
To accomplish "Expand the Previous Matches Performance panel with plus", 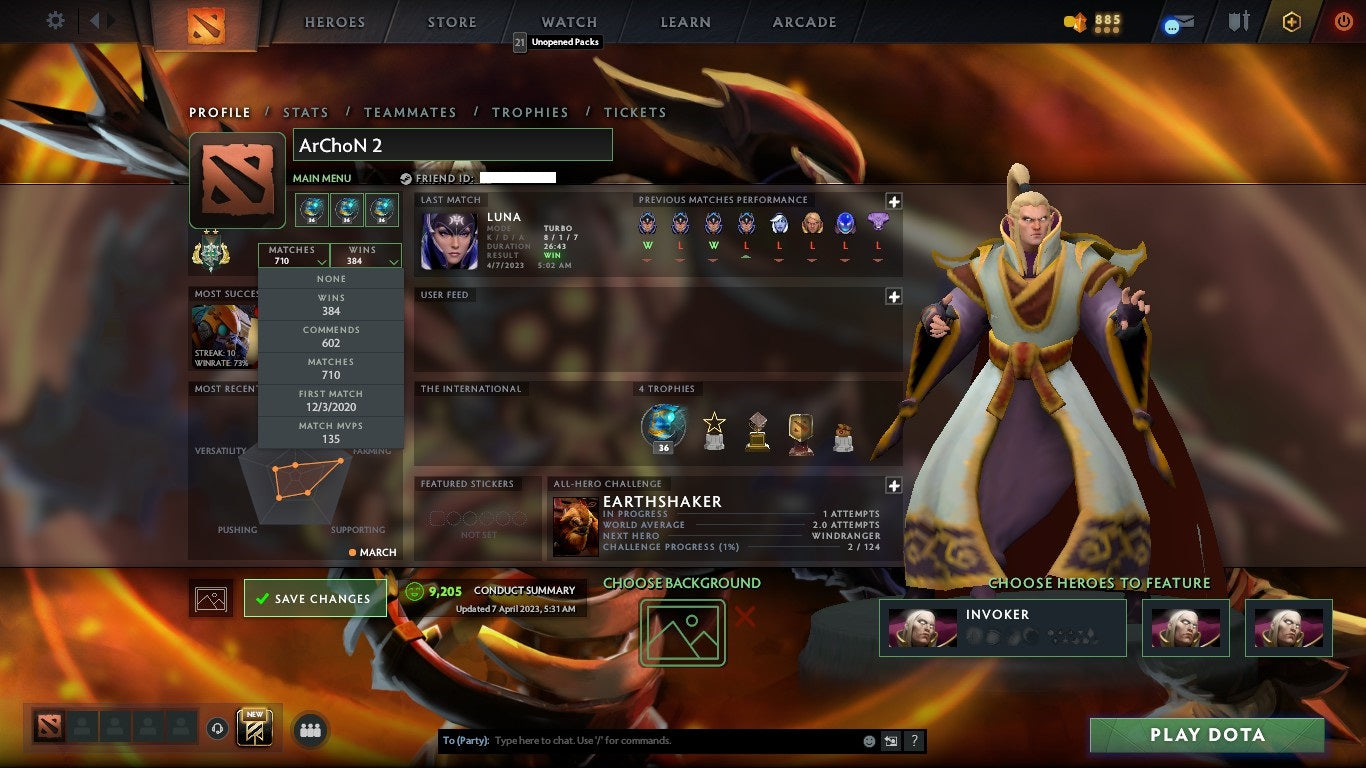I will pyautogui.click(x=893, y=202).
